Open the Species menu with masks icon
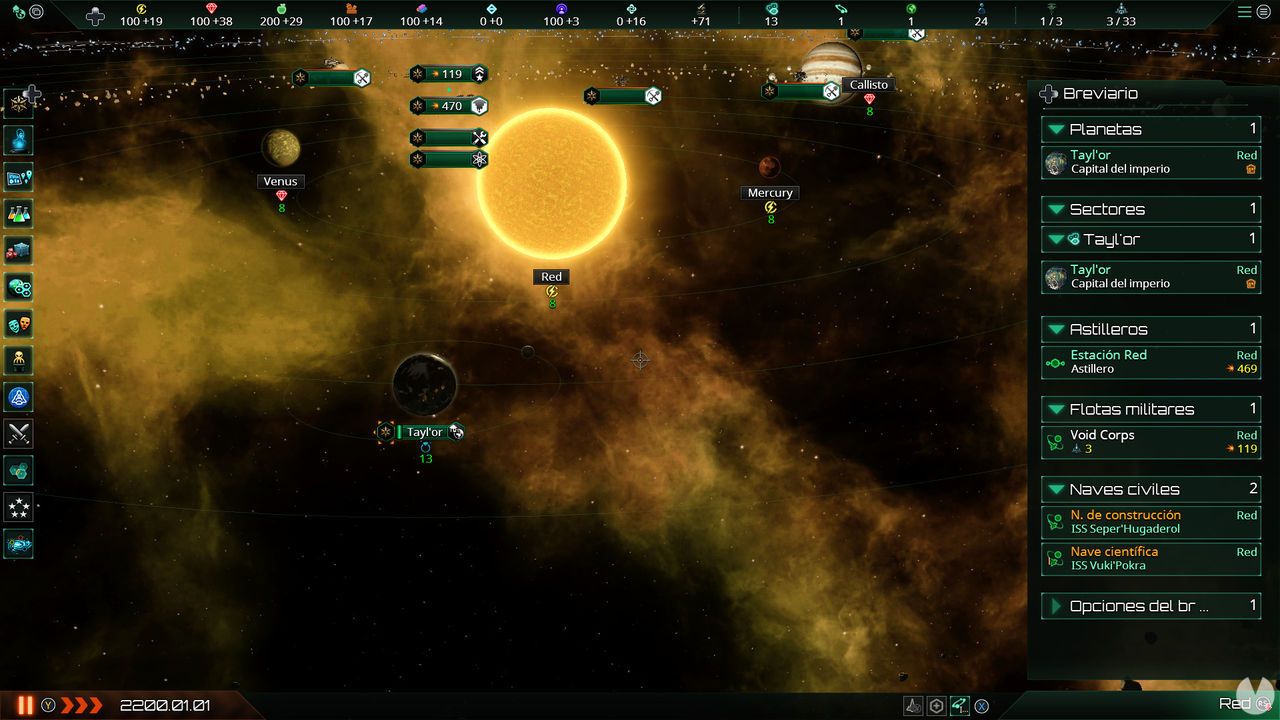 pos(18,322)
